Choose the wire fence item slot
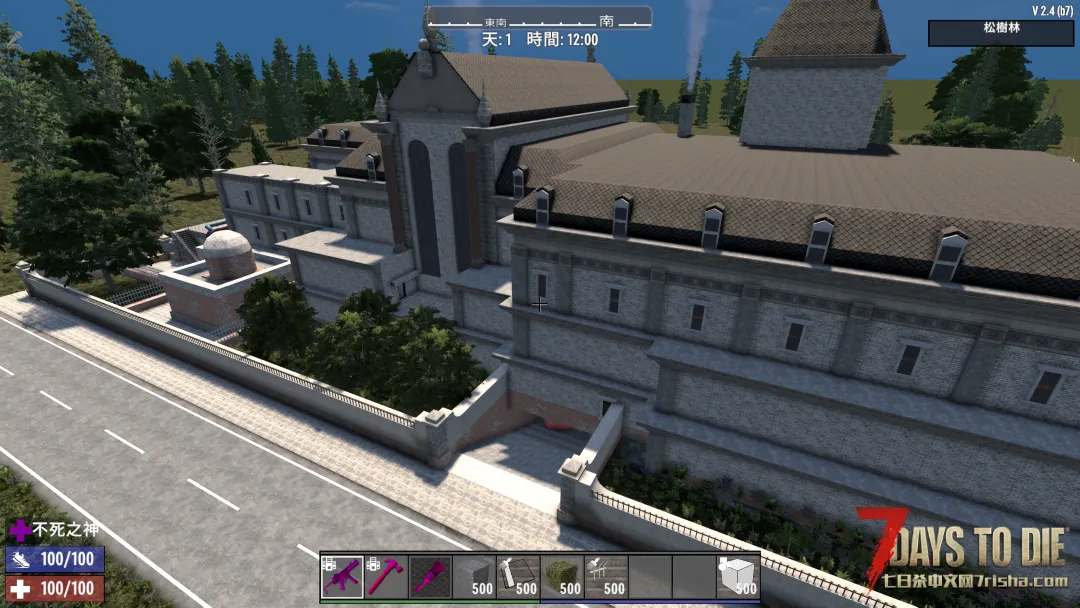The image size is (1080, 608). [606, 577]
